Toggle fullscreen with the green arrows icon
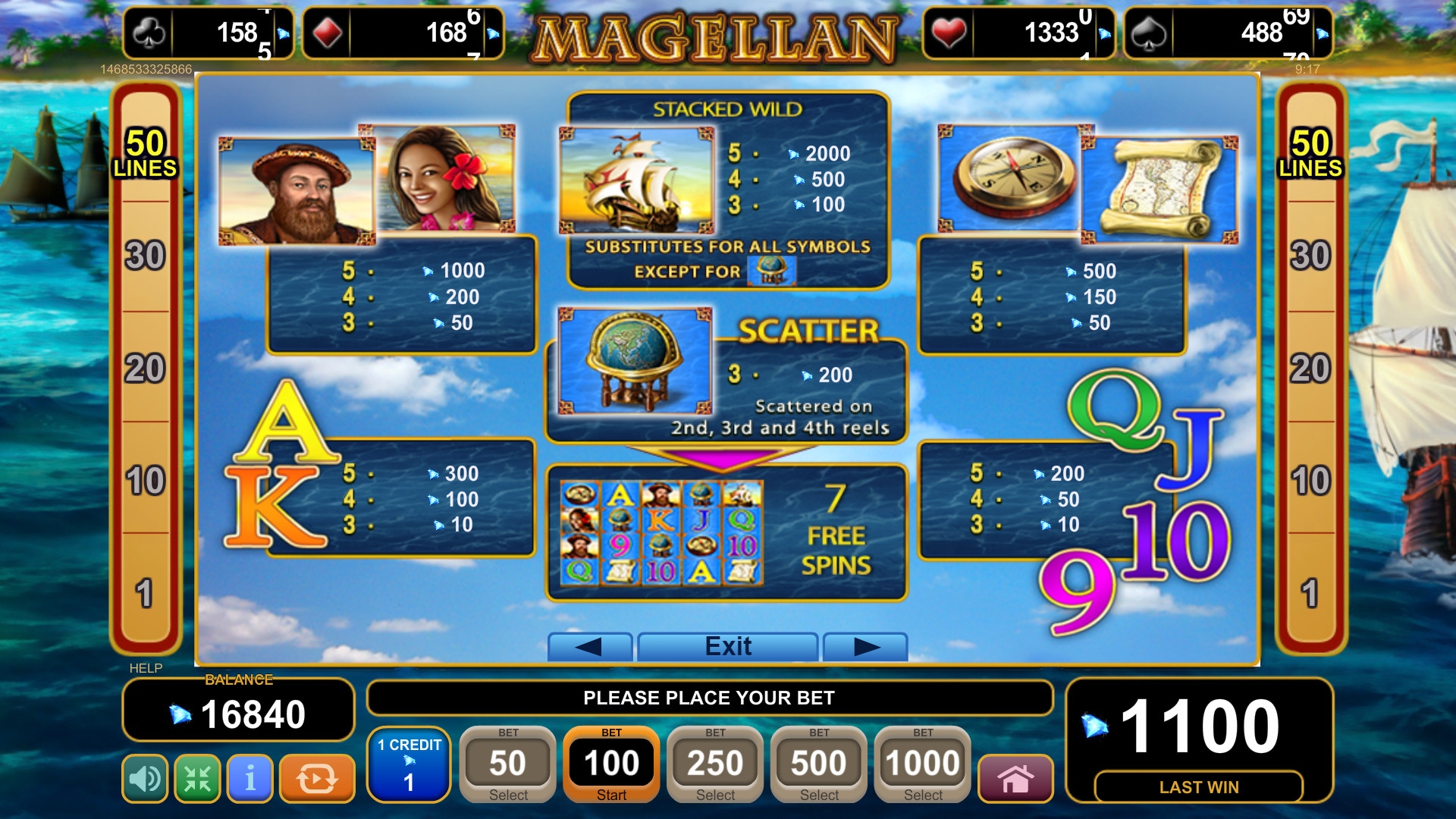This screenshot has height=819, width=1456. 197,778
